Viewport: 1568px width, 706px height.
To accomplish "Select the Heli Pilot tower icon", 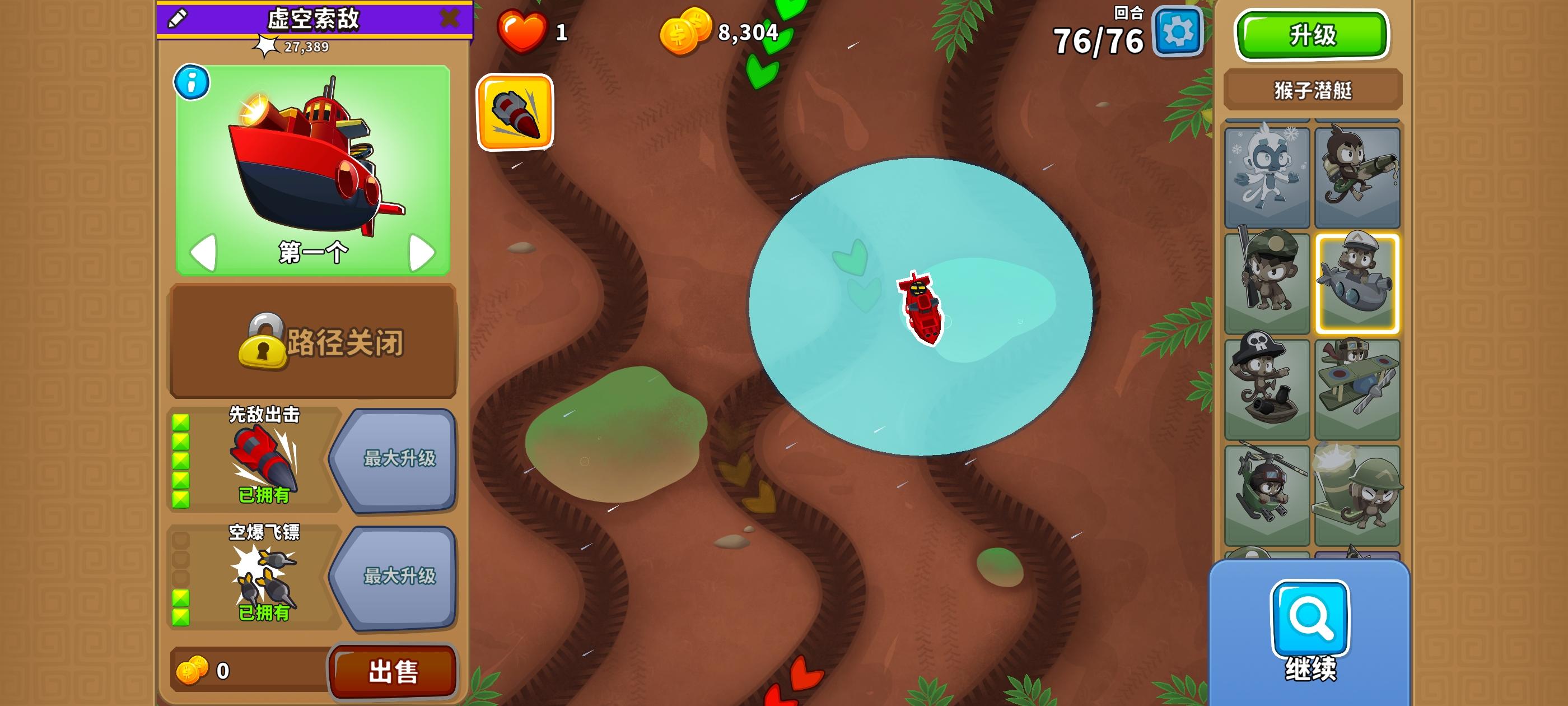I will pos(1267,487).
